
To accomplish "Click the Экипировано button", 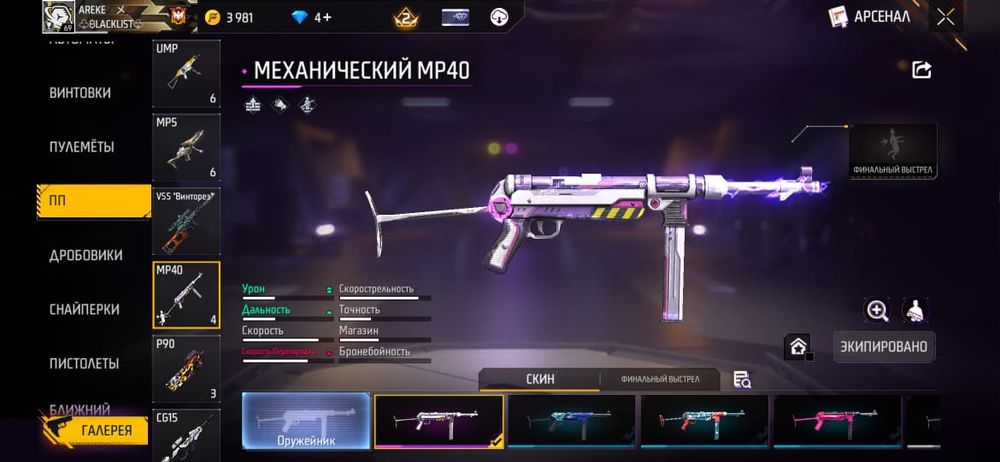I will click(884, 347).
